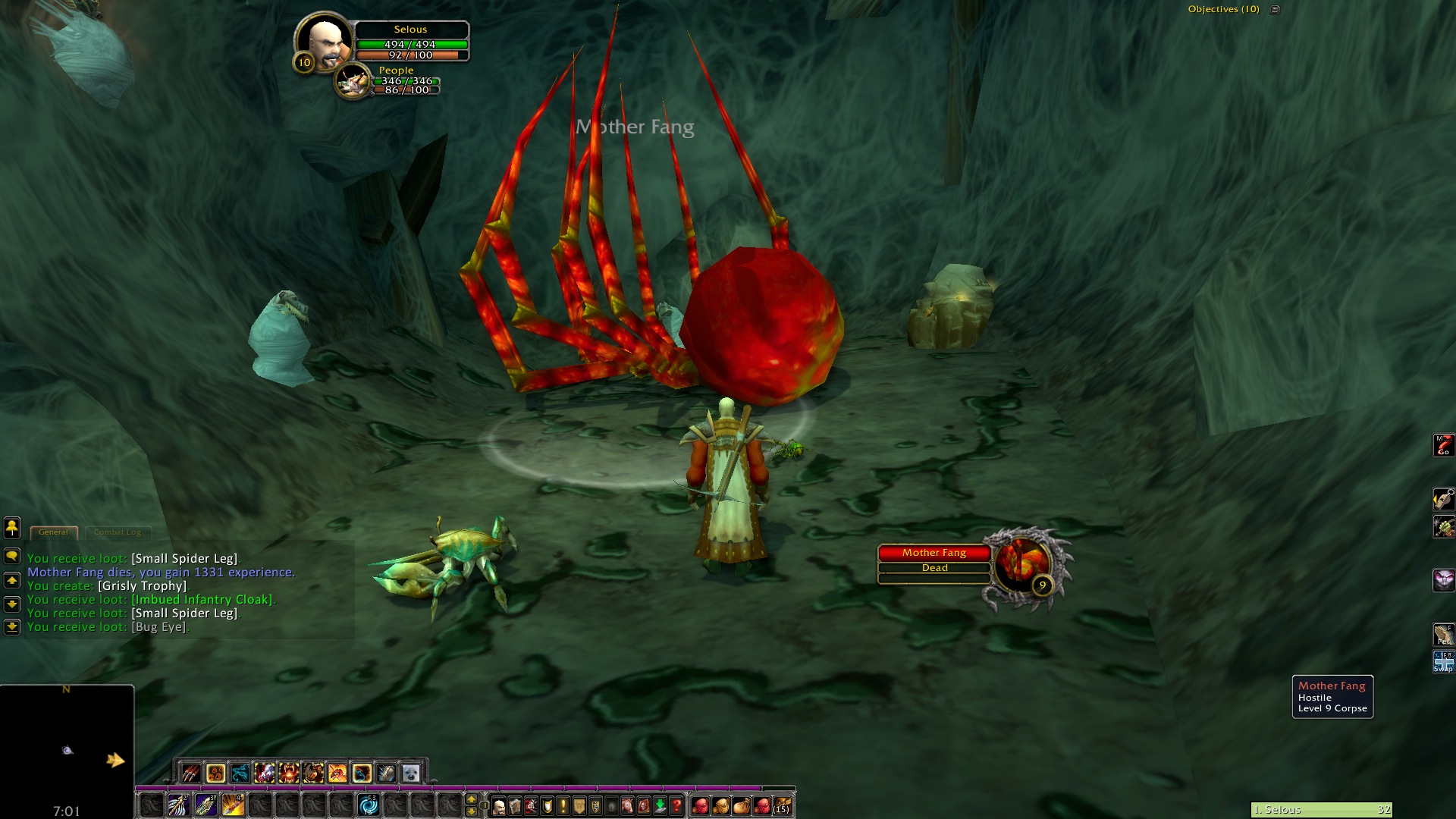Click the chat speech bubble button
The height and width of the screenshot is (819, 1456).
pos(12,556)
